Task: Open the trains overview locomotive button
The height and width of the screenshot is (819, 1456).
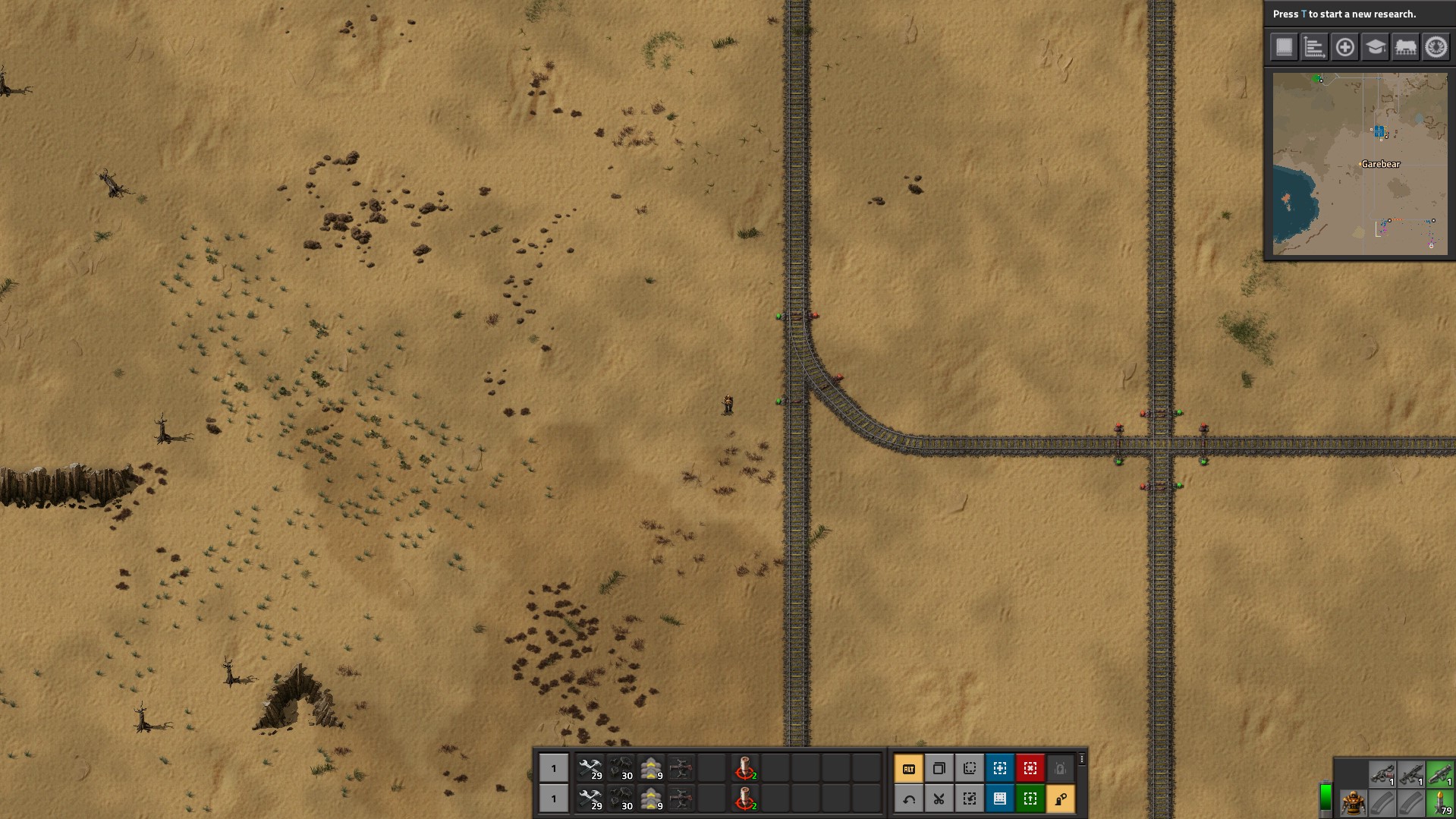Action: pyautogui.click(x=1405, y=47)
